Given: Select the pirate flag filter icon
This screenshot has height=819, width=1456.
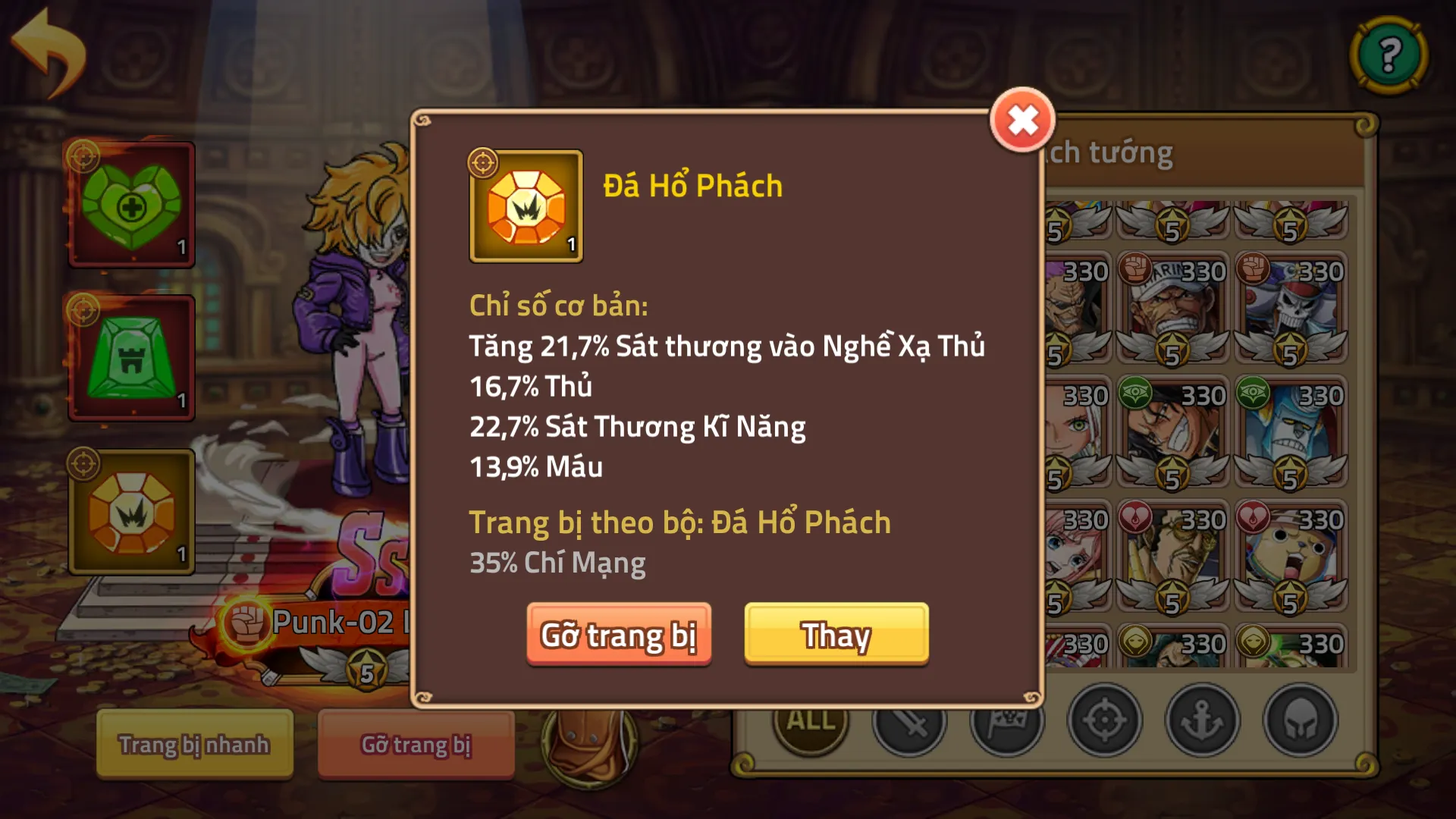Looking at the screenshot, I should [x=1005, y=721].
